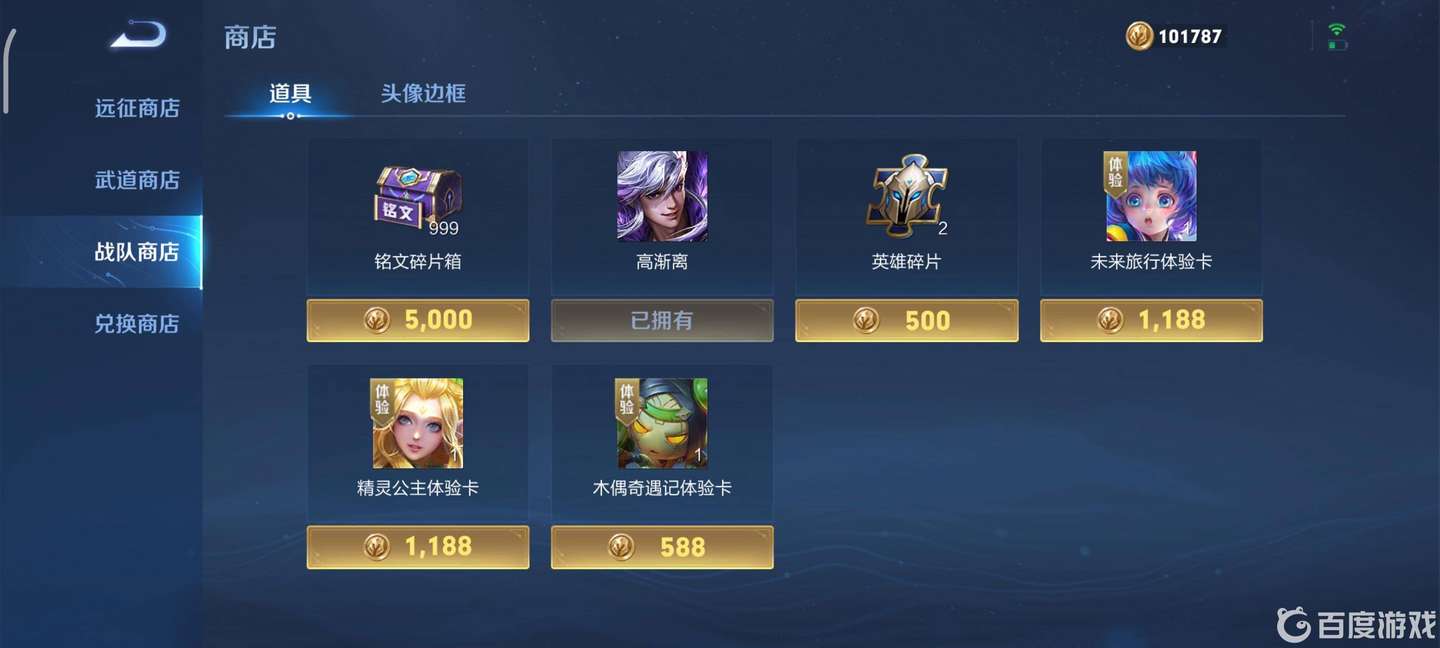The height and width of the screenshot is (648, 1440).
Task: Click the team coin balance icon
Action: point(1139,37)
